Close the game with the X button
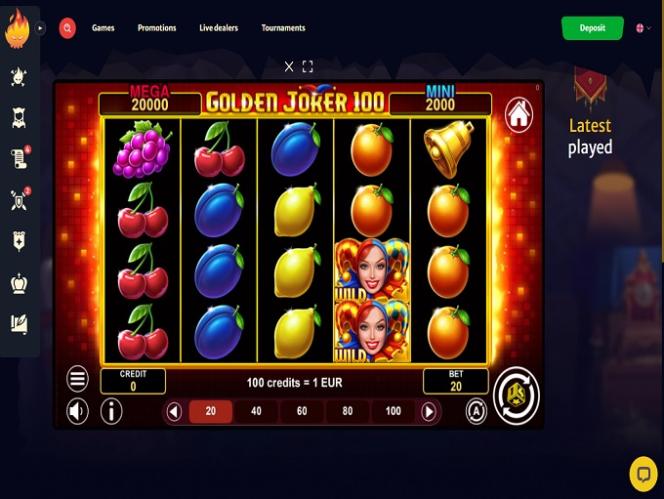The width and height of the screenshot is (664, 499). click(x=289, y=67)
